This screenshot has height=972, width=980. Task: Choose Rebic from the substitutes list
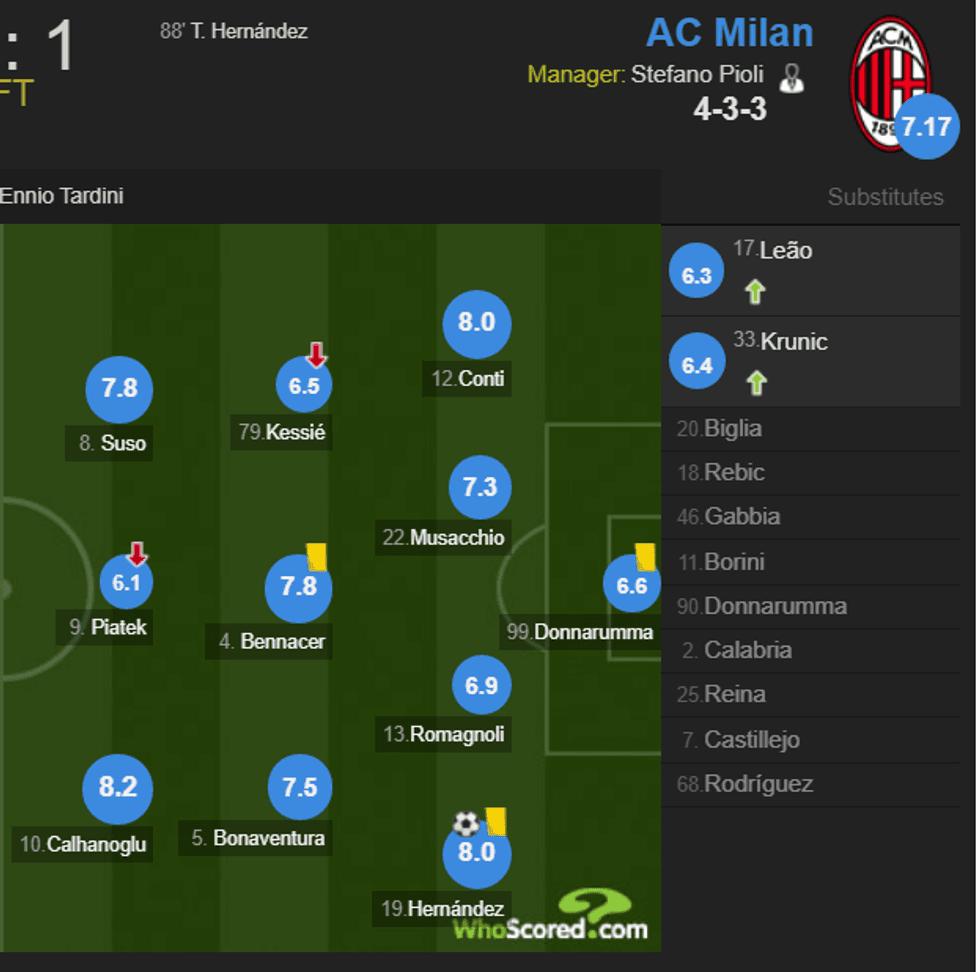[x=734, y=473]
